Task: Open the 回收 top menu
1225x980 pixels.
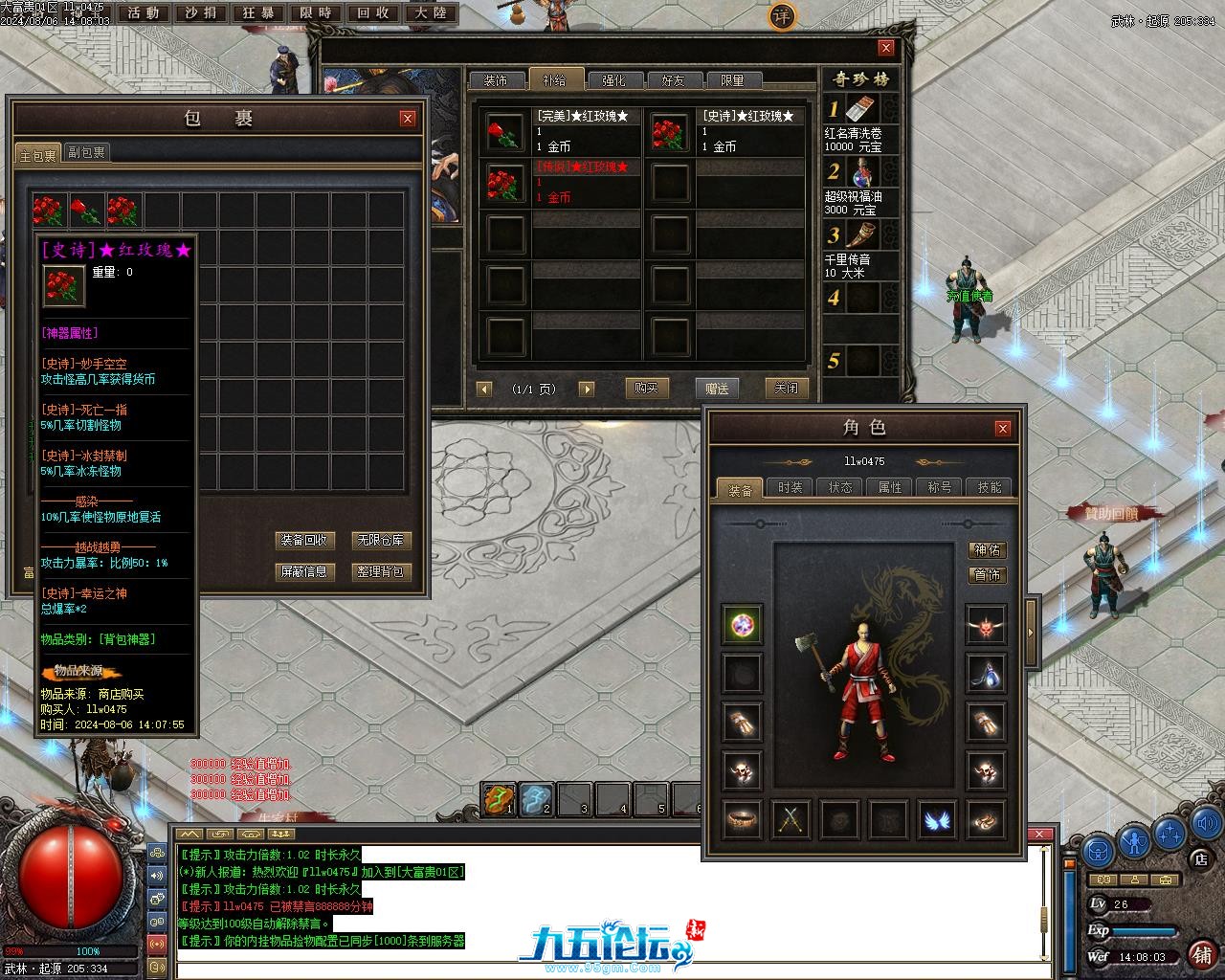Action: tap(373, 13)
